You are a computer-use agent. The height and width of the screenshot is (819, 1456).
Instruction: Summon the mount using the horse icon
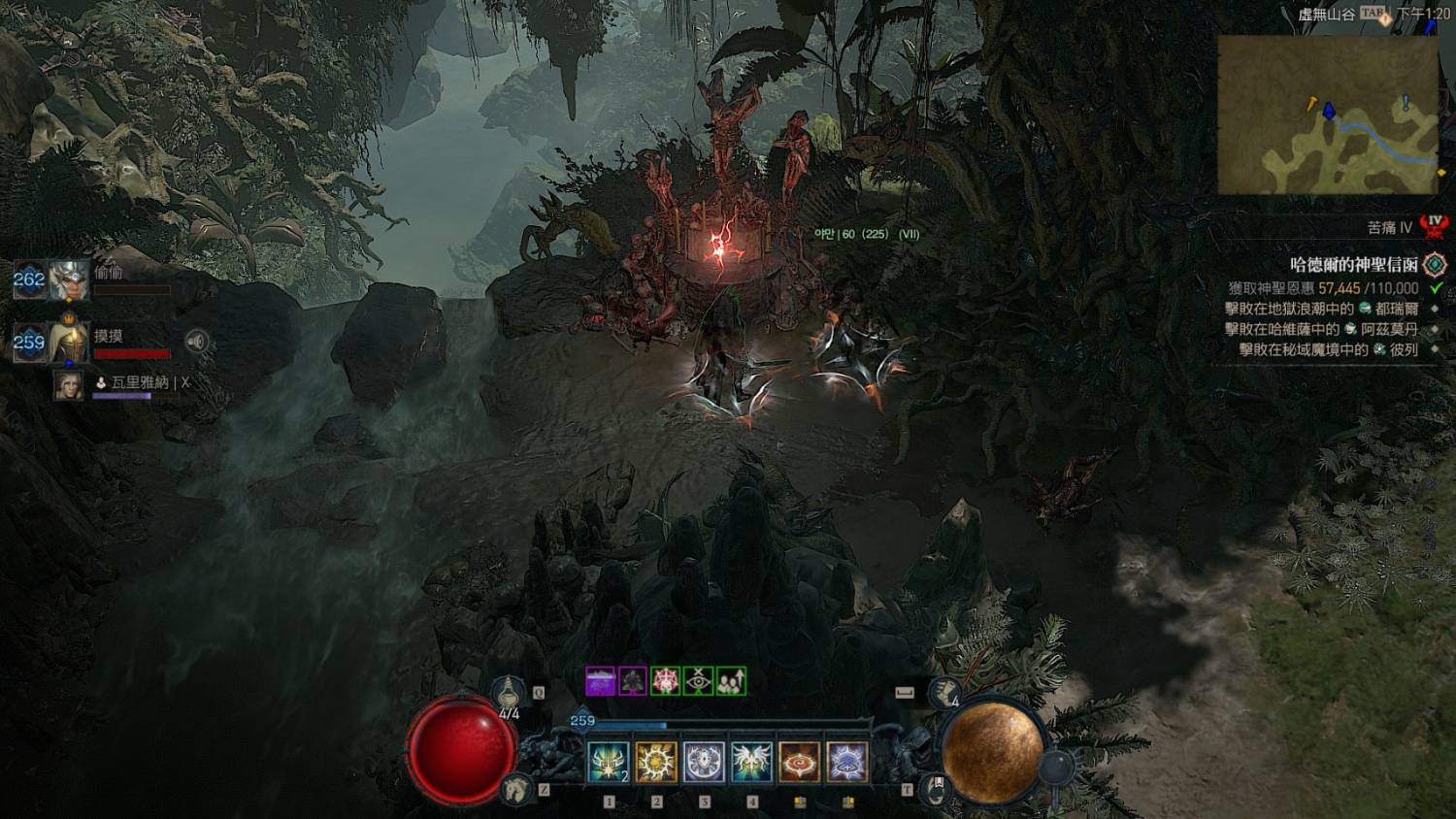click(516, 788)
